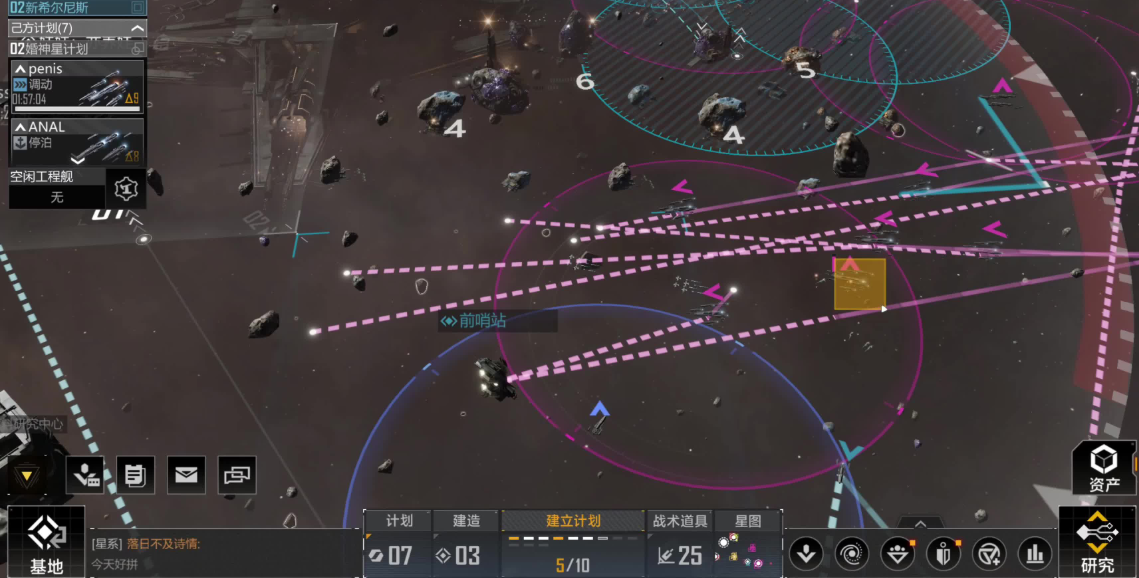
Task: Open the mail envelope icon
Action: pos(186,475)
